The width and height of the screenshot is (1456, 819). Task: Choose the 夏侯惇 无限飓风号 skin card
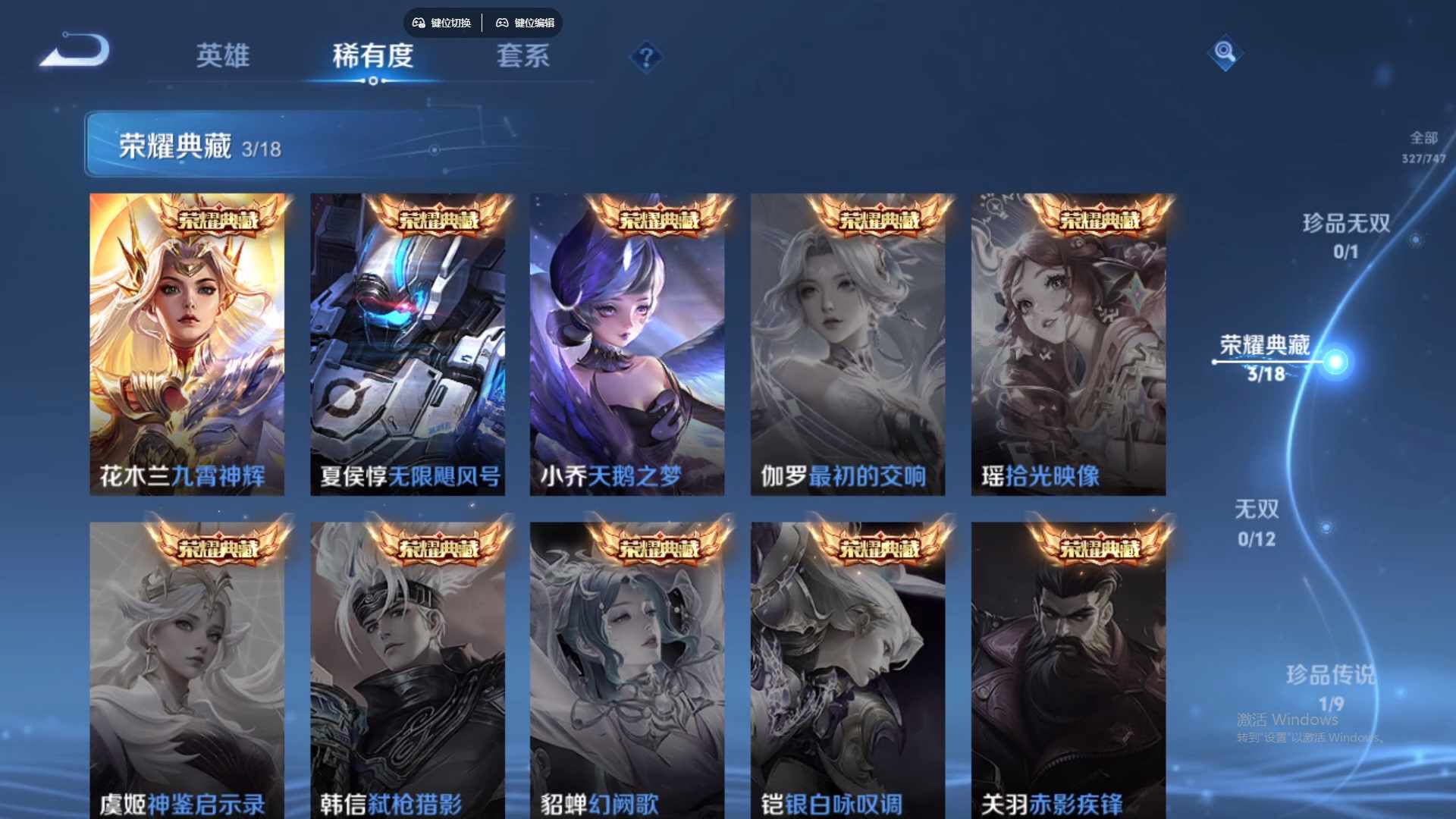[407, 345]
